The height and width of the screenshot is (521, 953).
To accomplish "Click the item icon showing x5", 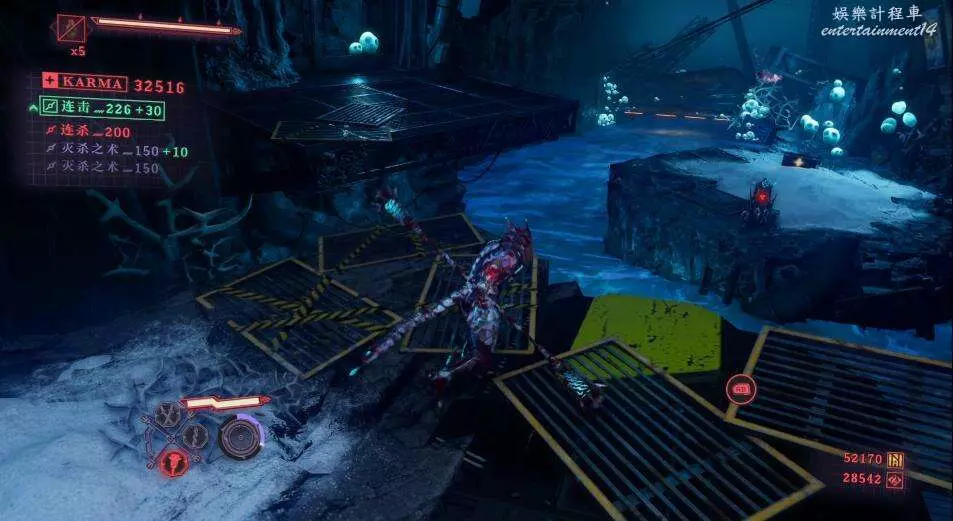I will [71, 28].
